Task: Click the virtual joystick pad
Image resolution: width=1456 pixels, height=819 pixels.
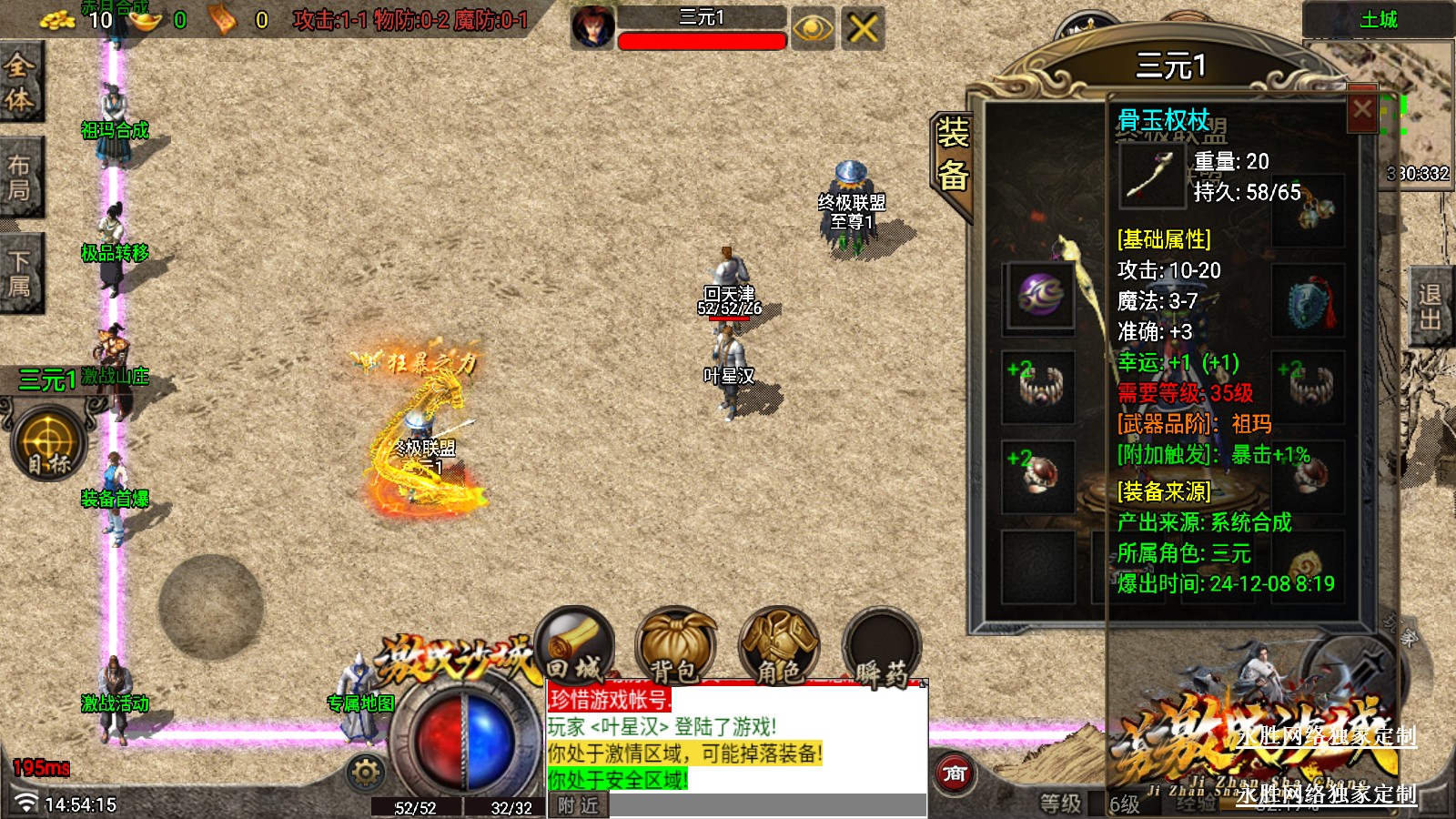Action: click(x=211, y=606)
